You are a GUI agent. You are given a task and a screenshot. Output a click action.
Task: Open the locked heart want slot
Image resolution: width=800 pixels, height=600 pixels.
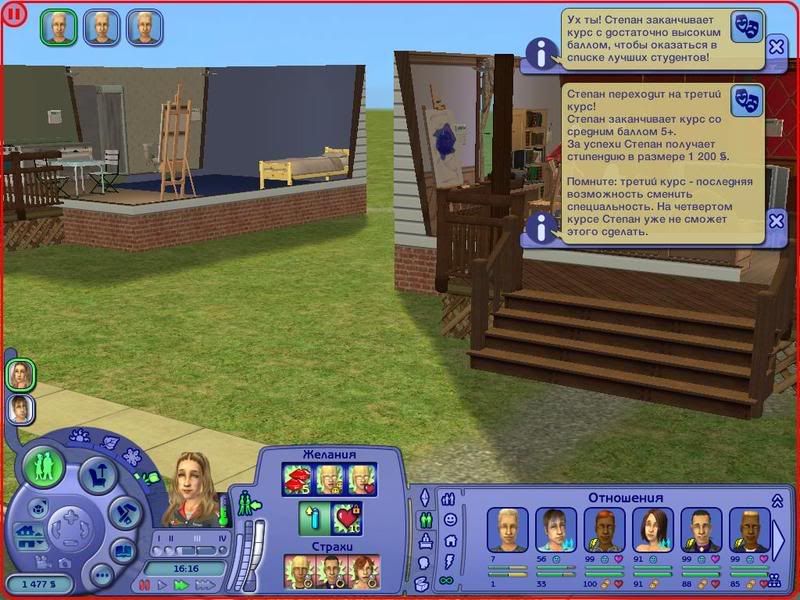pyautogui.click(x=346, y=518)
